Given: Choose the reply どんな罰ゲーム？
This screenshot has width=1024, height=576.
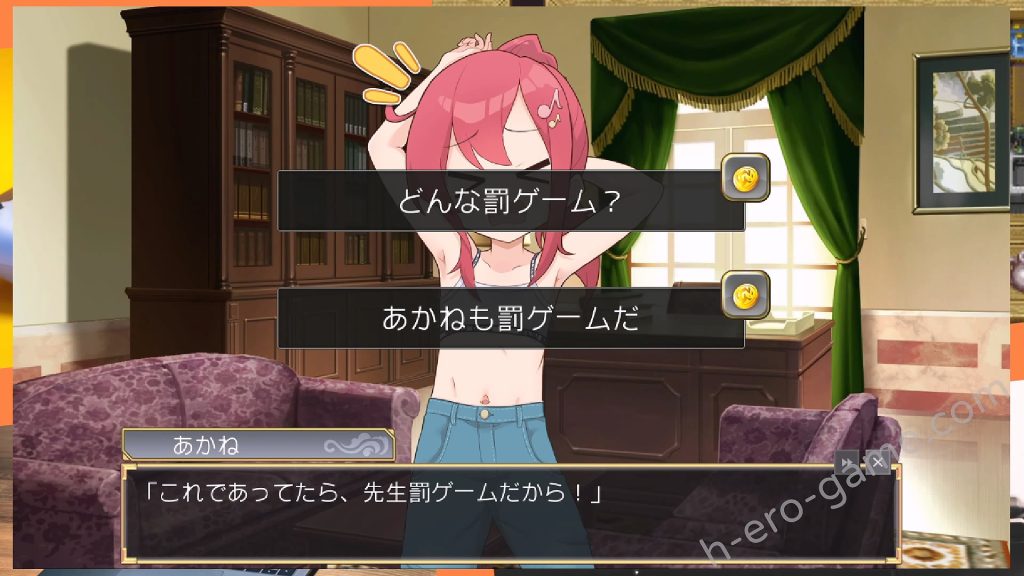Looking at the screenshot, I should [x=510, y=201].
